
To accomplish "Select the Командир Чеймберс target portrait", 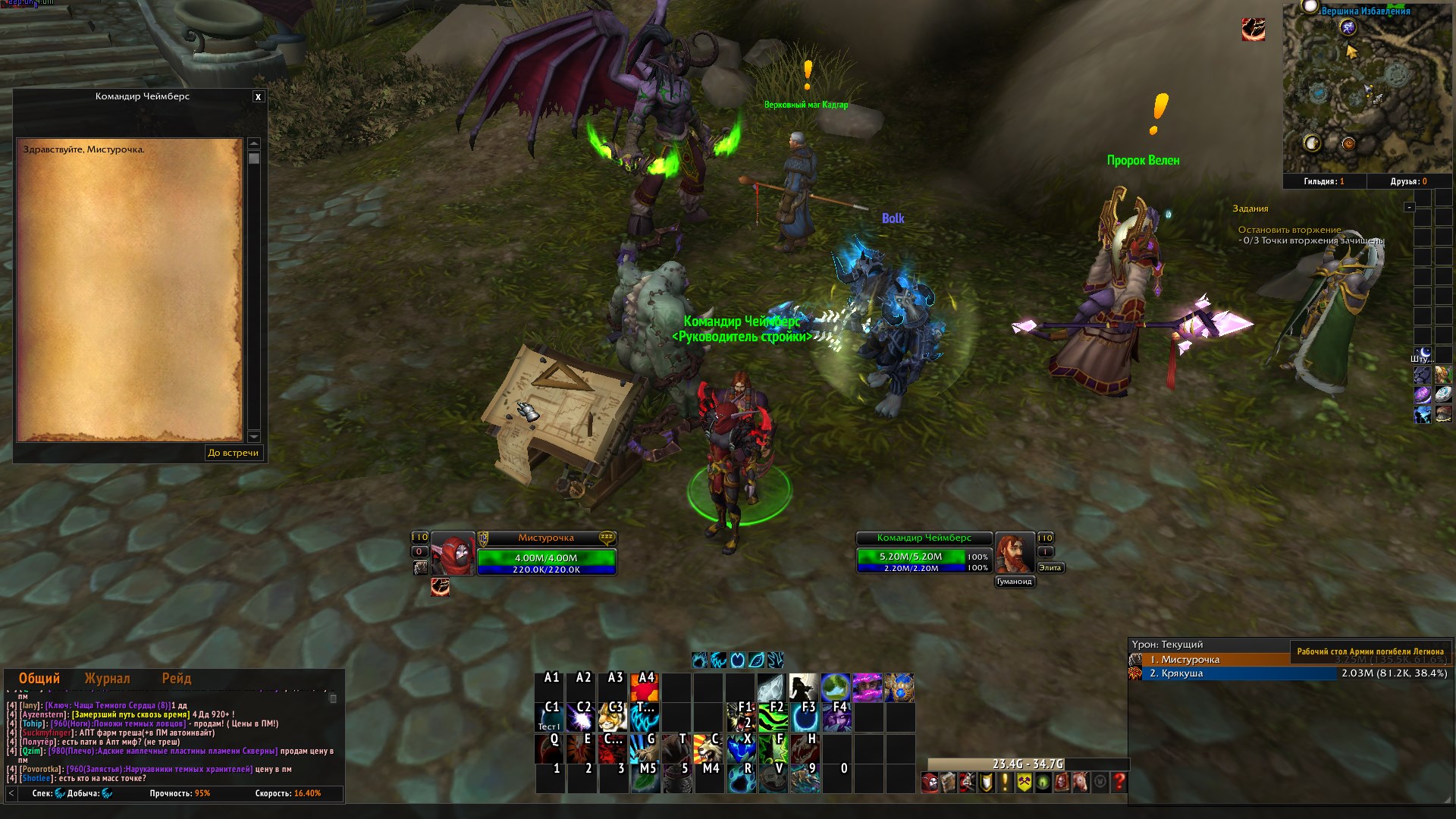I will coord(1015,554).
